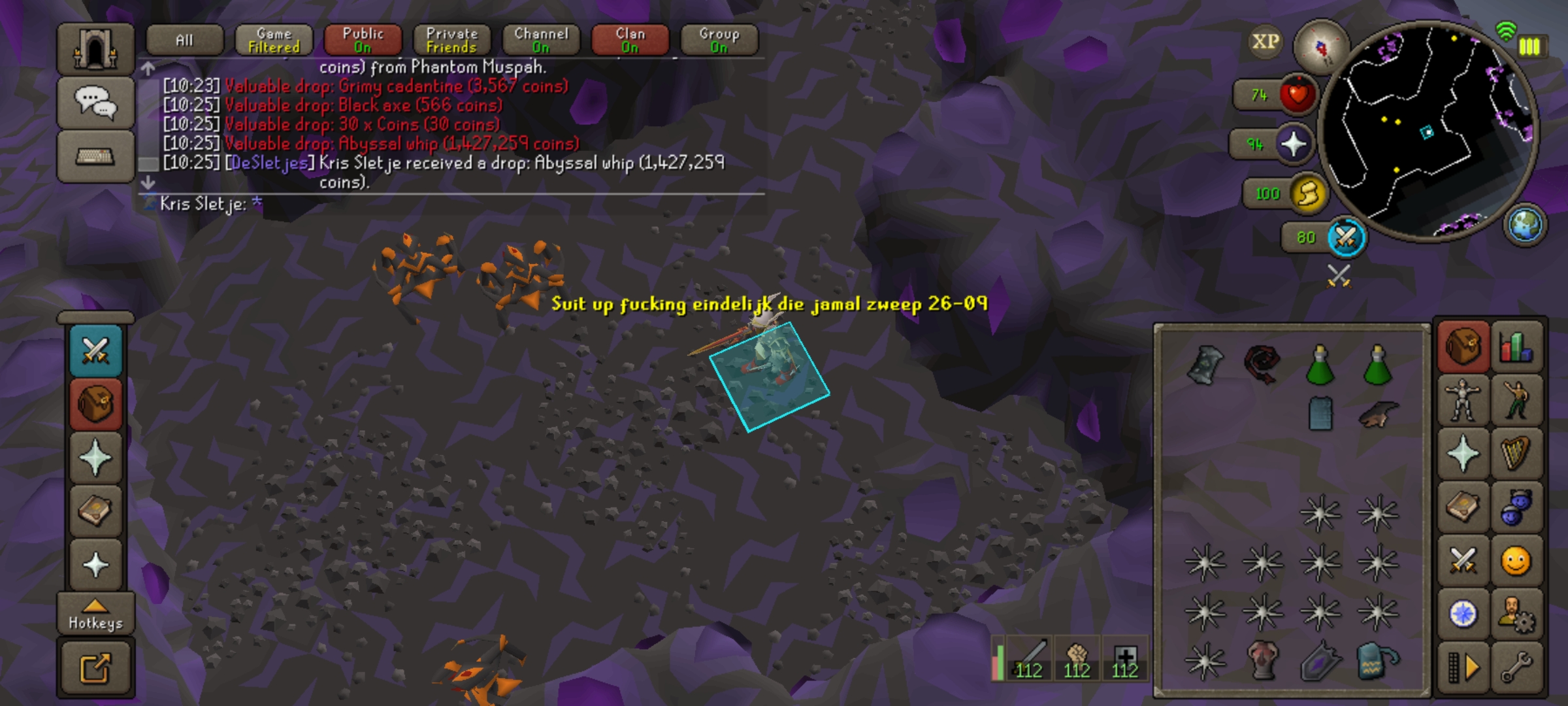Open the Clan chat tab
Image resolution: width=1568 pixels, height=706 pixels.
point(630,41)
